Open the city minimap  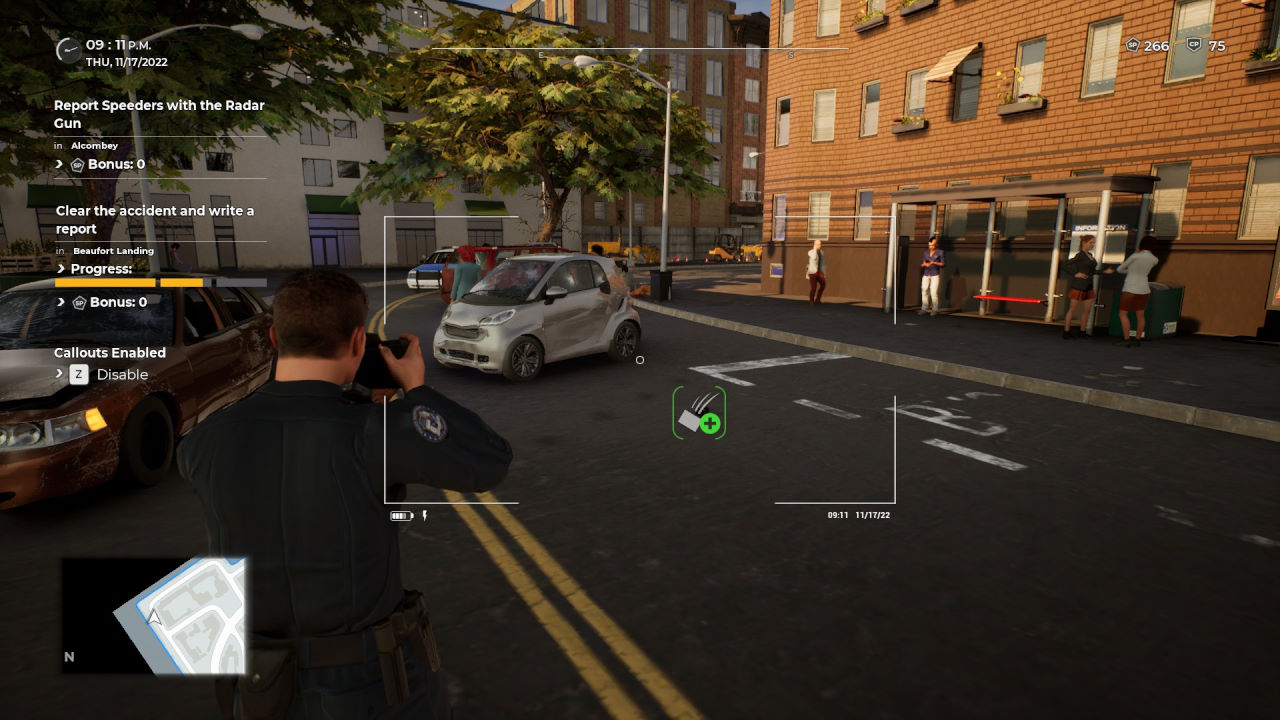(153, 614)
